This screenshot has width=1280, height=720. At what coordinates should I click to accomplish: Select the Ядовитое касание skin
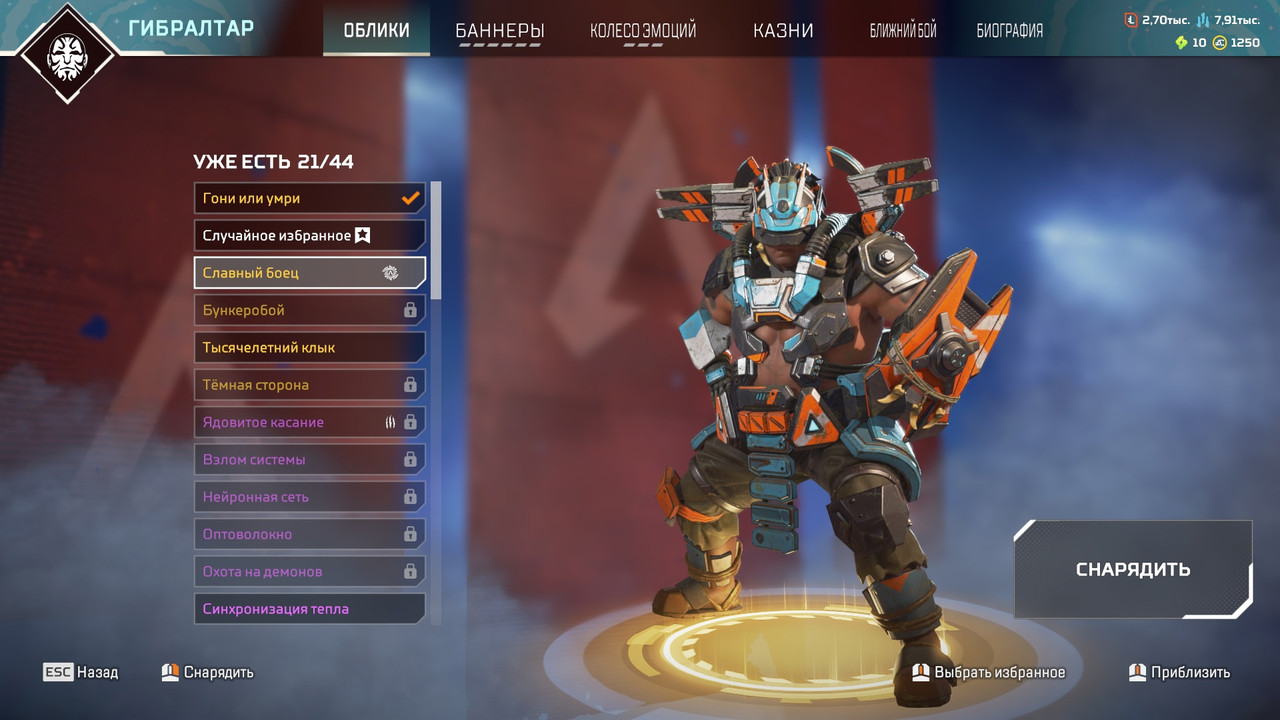click(309, 422)
